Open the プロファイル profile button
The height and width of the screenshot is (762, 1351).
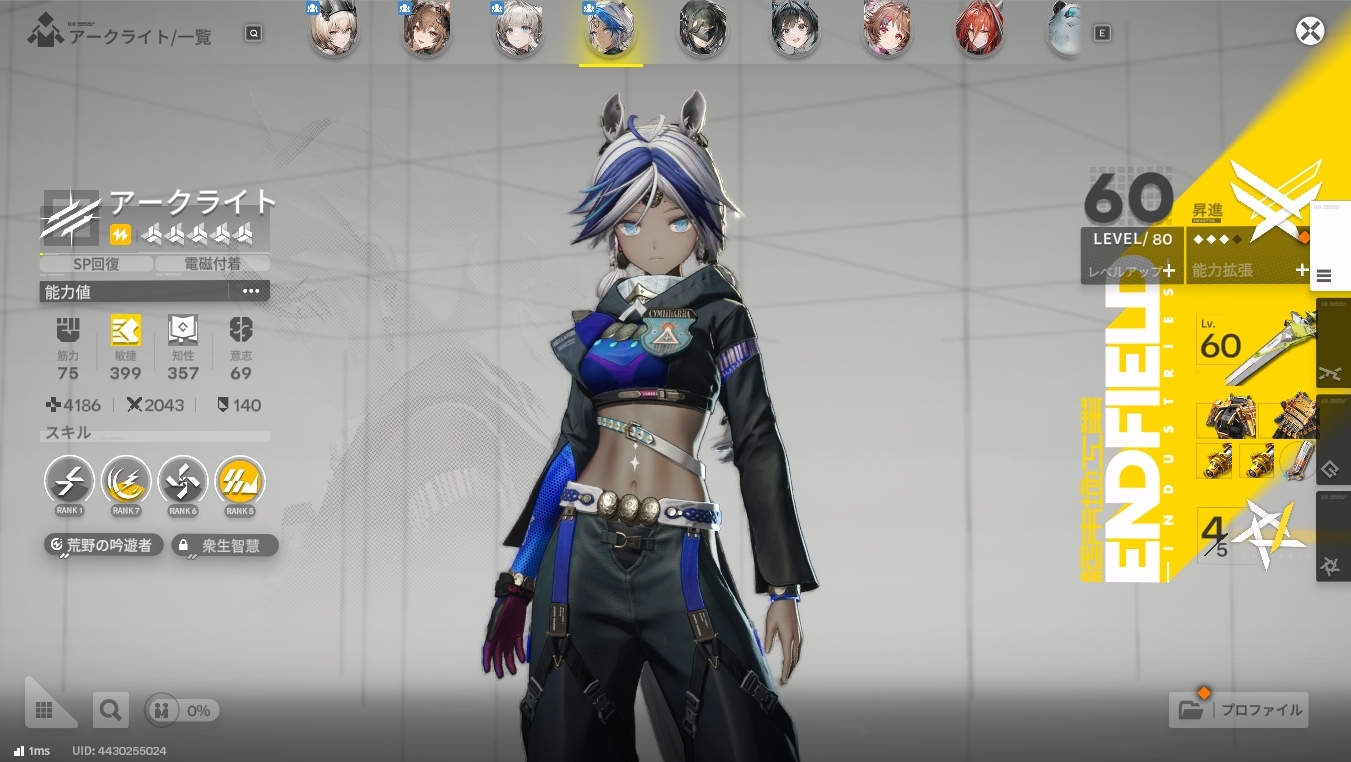pyautogui.click(x=1239, y=710)
